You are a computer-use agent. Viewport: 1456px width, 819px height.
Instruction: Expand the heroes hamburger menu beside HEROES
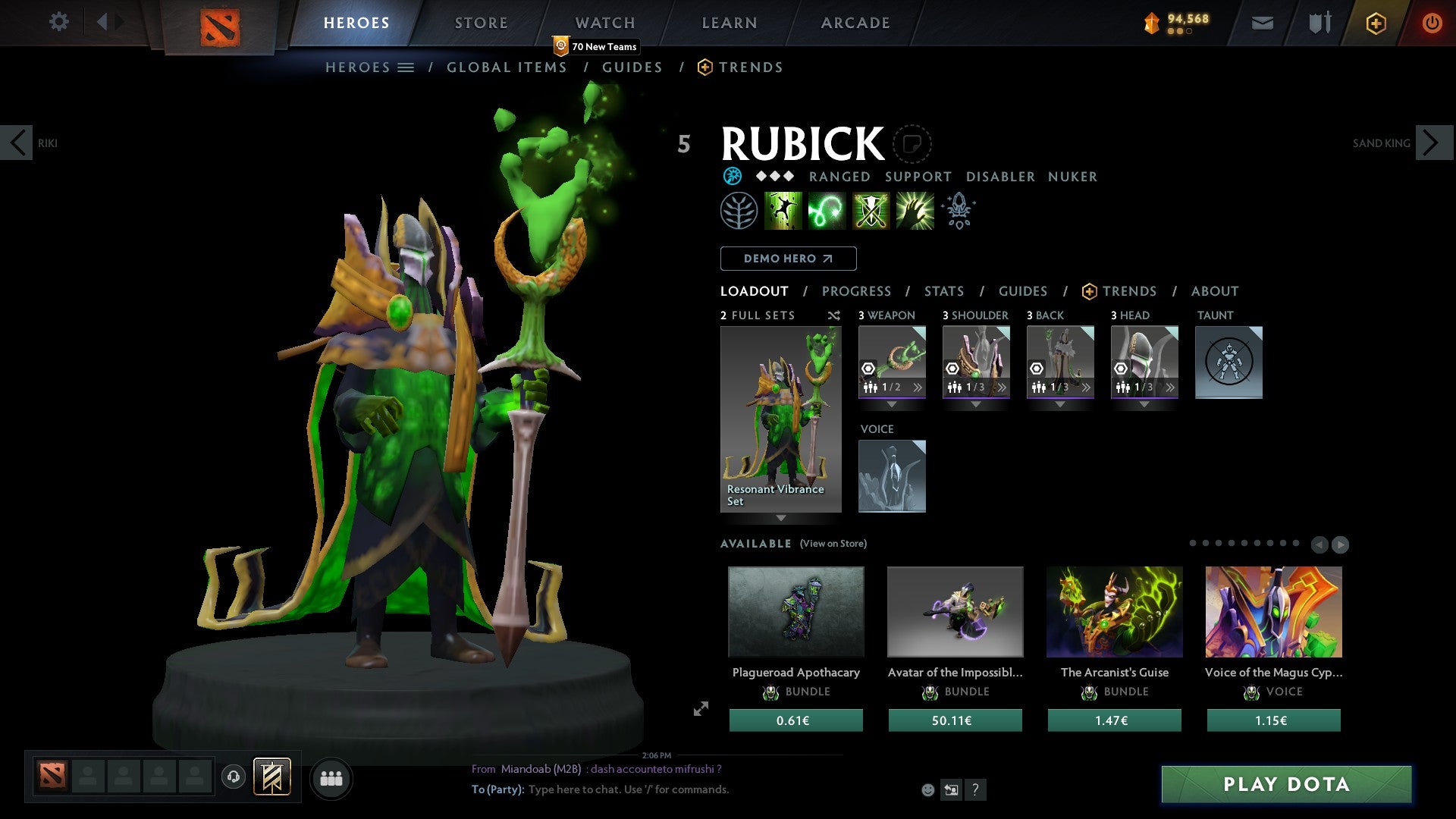click(406, 67)
